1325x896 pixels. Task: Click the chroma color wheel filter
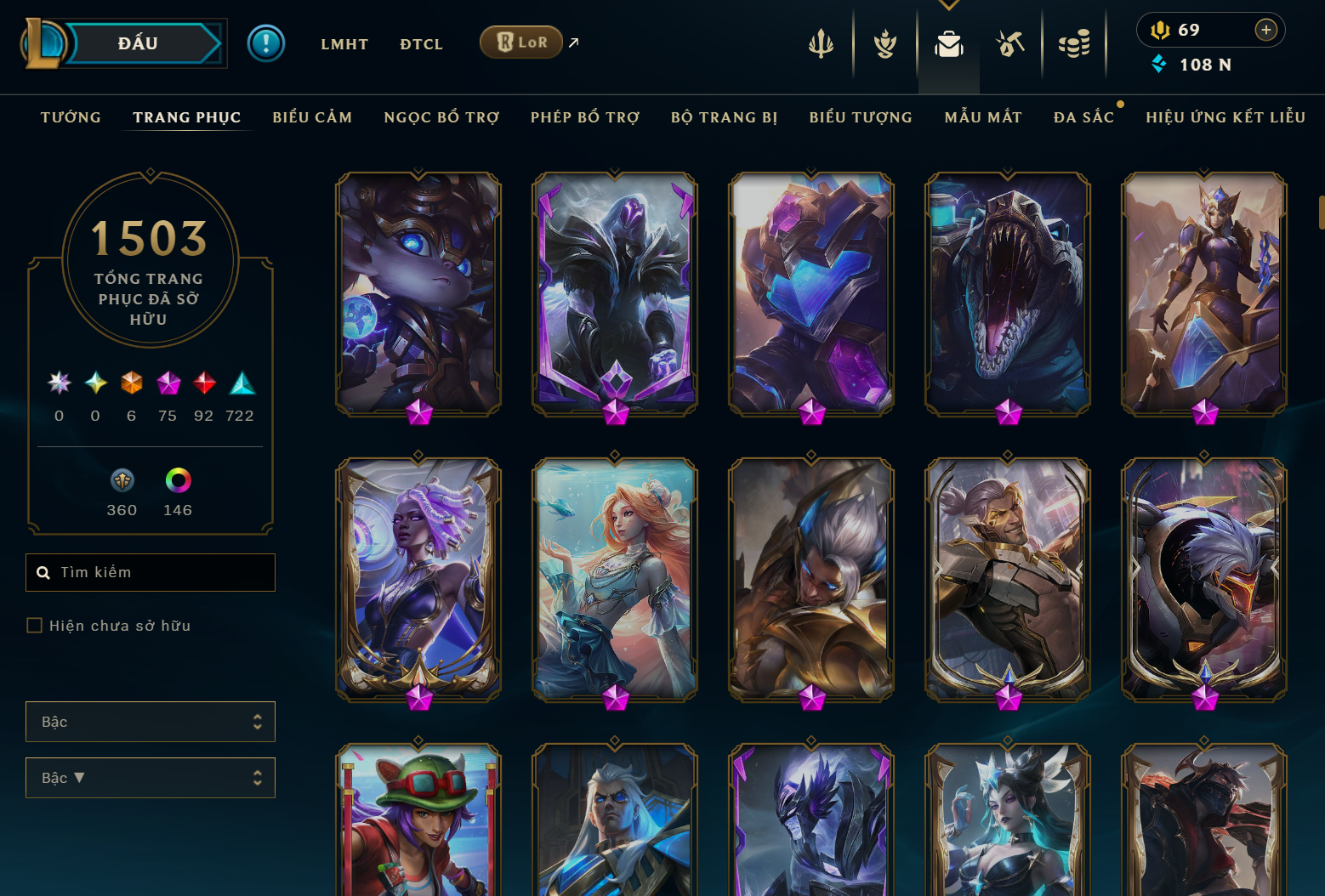coord(177,480)
